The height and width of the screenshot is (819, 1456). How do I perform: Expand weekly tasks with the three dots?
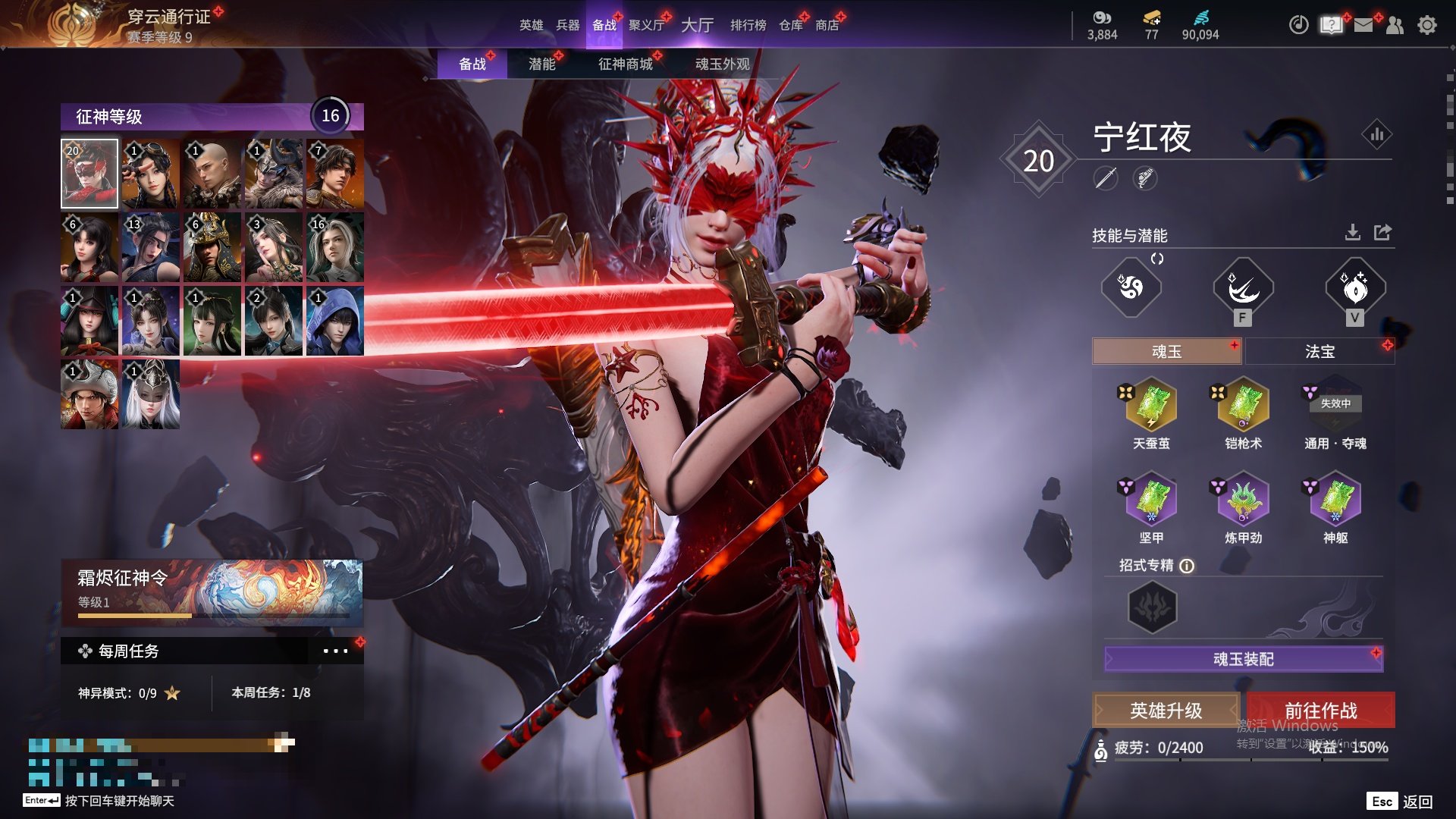coord(335,651)
